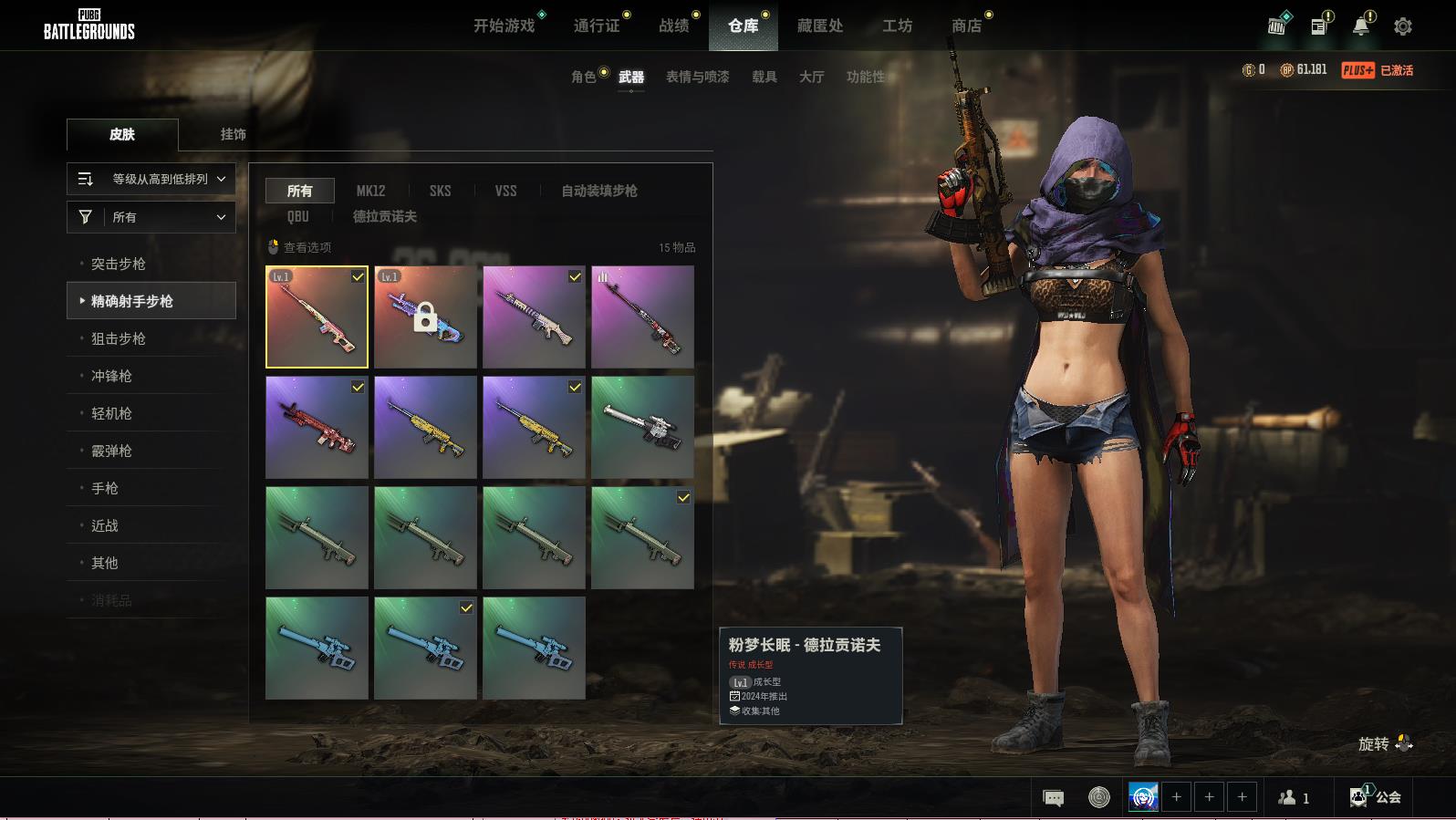Select the gold-patterned rifle skin without checkmark
Viewport: 1456px width, 820px height.
[425, 427]
